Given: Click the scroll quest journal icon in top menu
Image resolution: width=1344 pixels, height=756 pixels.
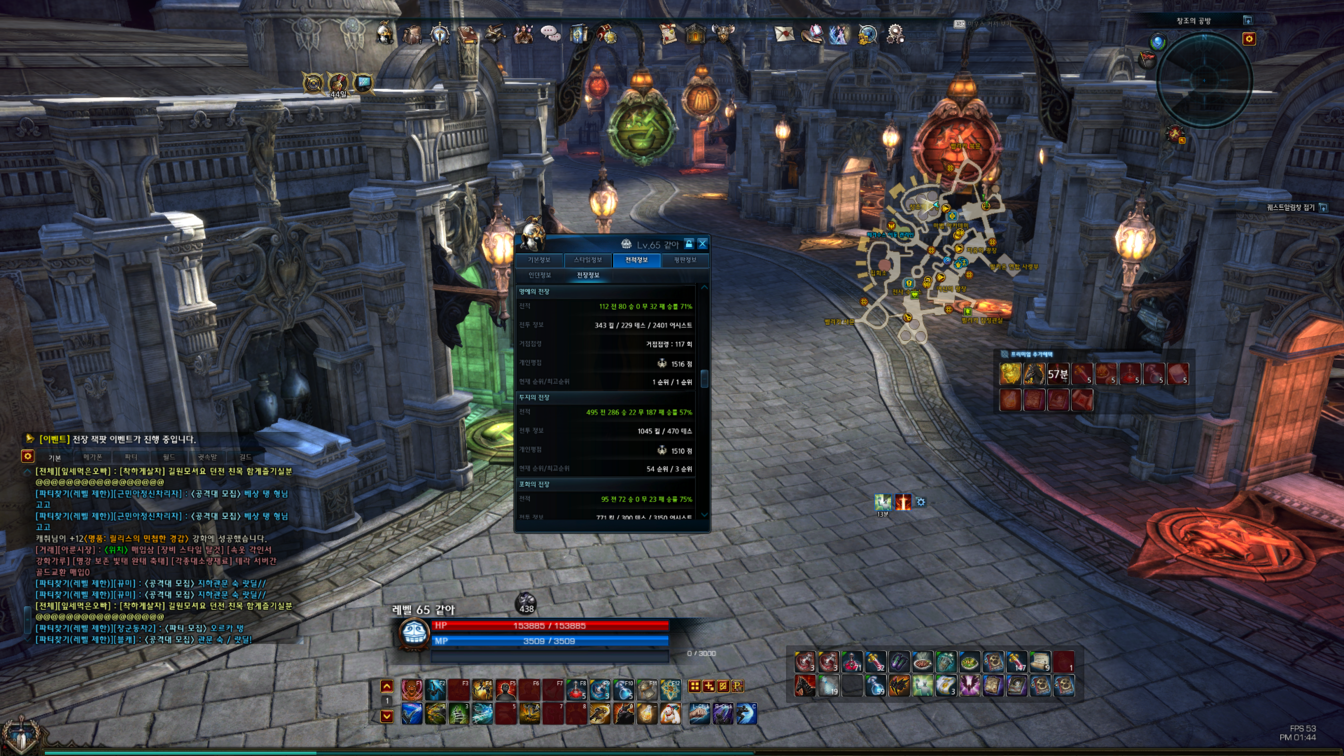Looking at the screenshot, I should (x=668, y=34).
